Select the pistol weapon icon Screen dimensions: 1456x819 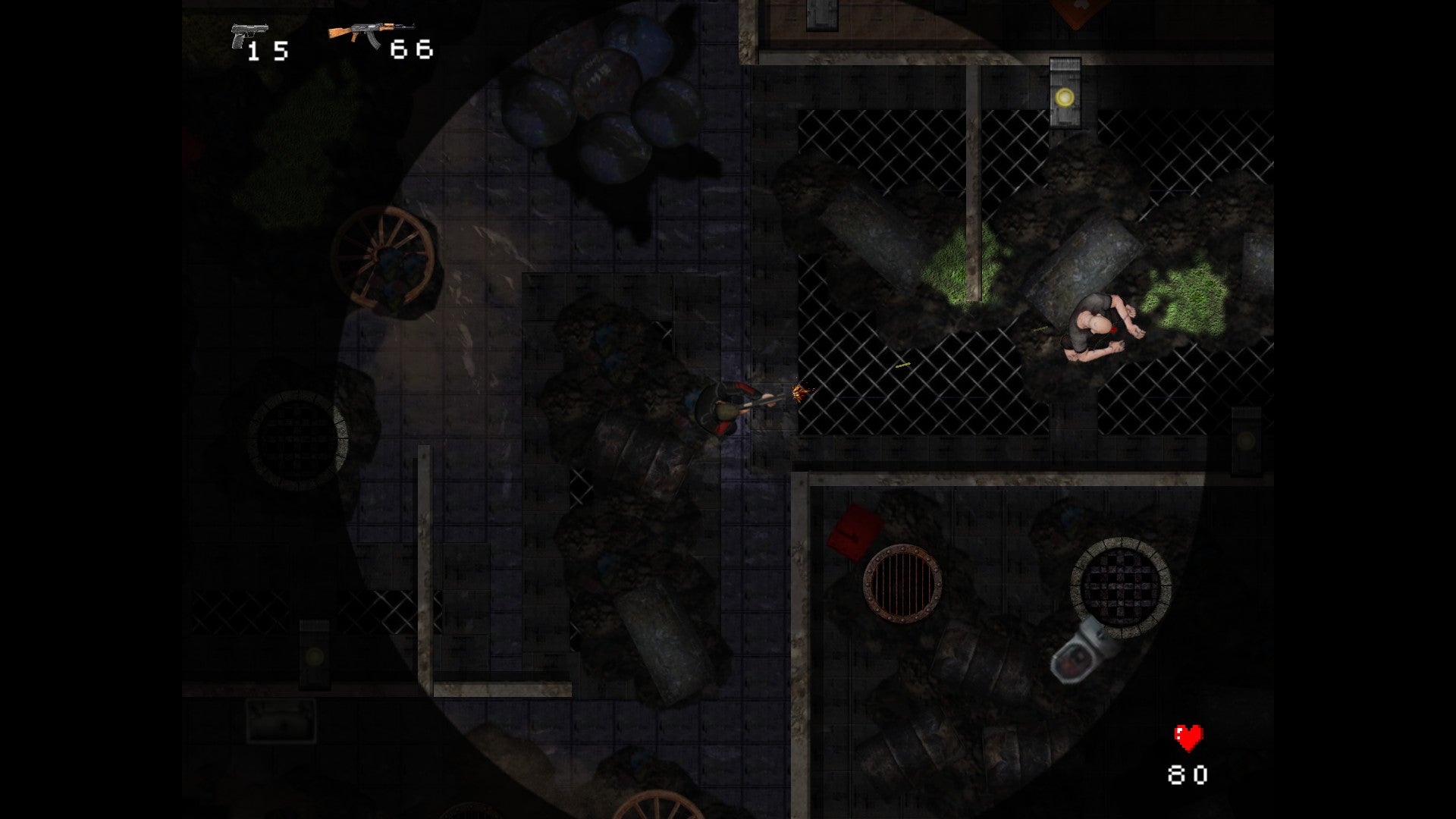point(248,35)
